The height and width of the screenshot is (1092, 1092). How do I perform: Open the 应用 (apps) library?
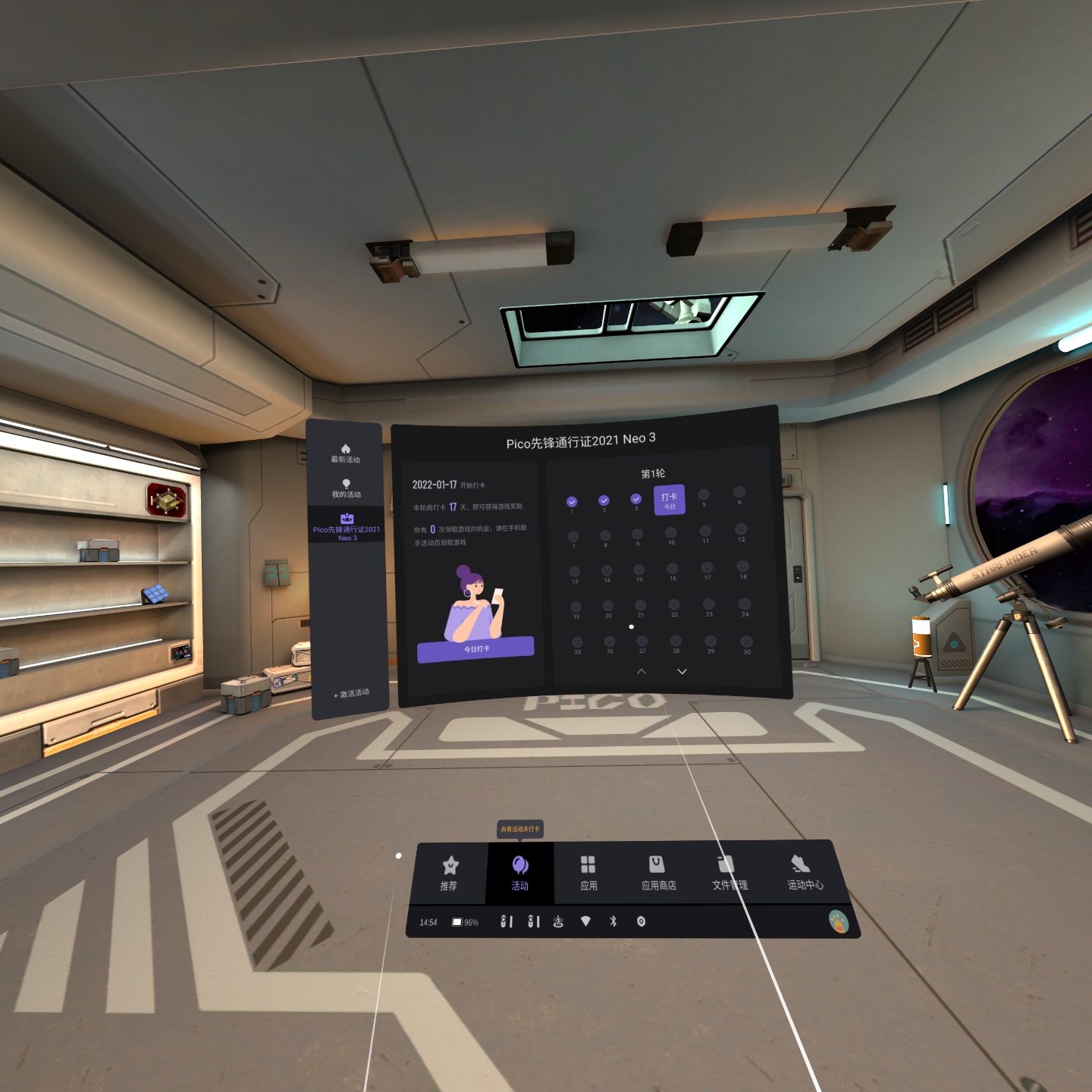pos(588,872)
